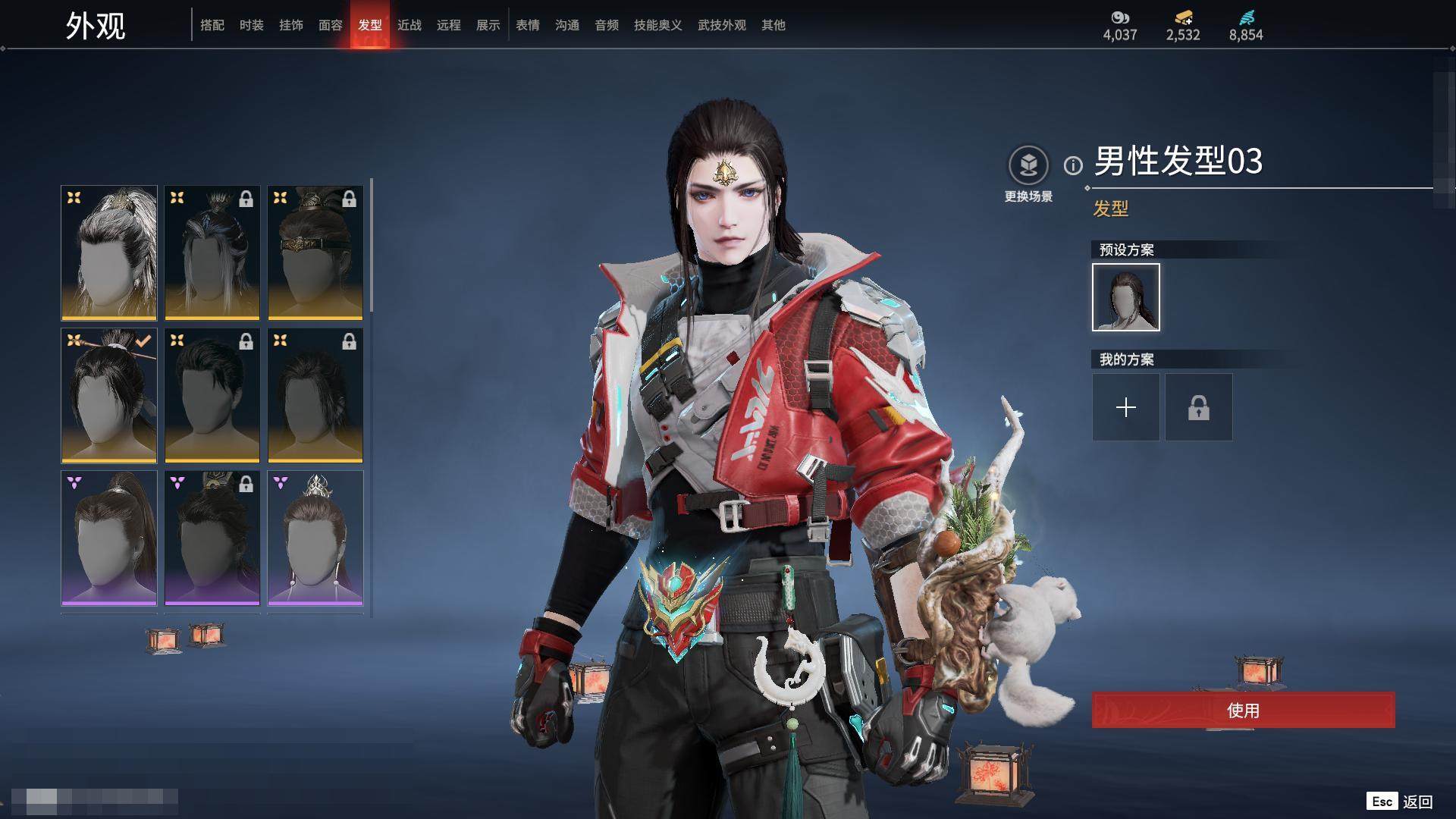Click 返回 to go back
1456x819 pixels.
click(1417, 802)
